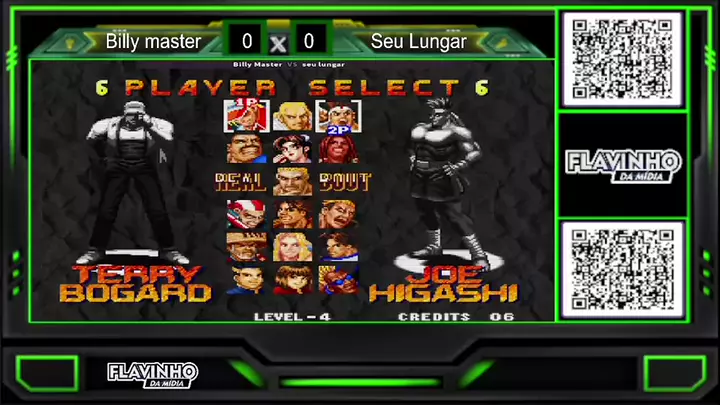Click the Flavinho da Mídia logo between QR codes
720x405 pixels.
click(x=622, y=164)
